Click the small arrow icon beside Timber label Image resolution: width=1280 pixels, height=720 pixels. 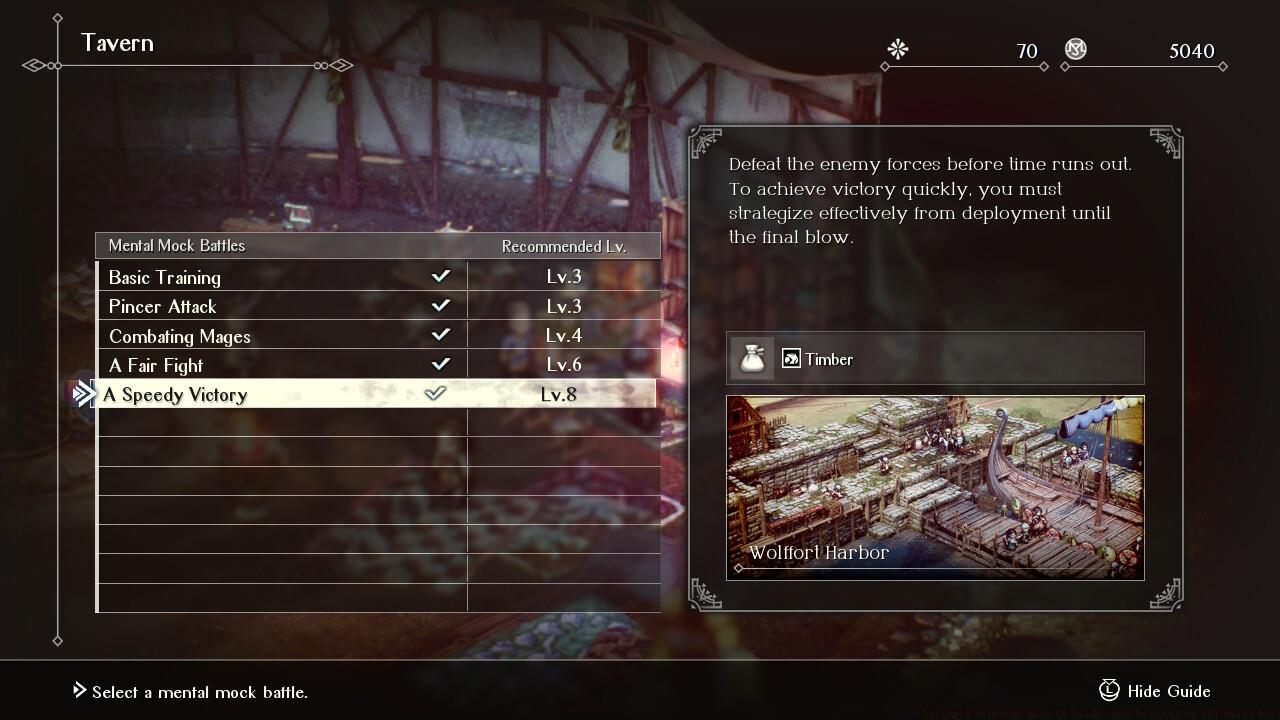pyautogui.click(x=793, y=357)
